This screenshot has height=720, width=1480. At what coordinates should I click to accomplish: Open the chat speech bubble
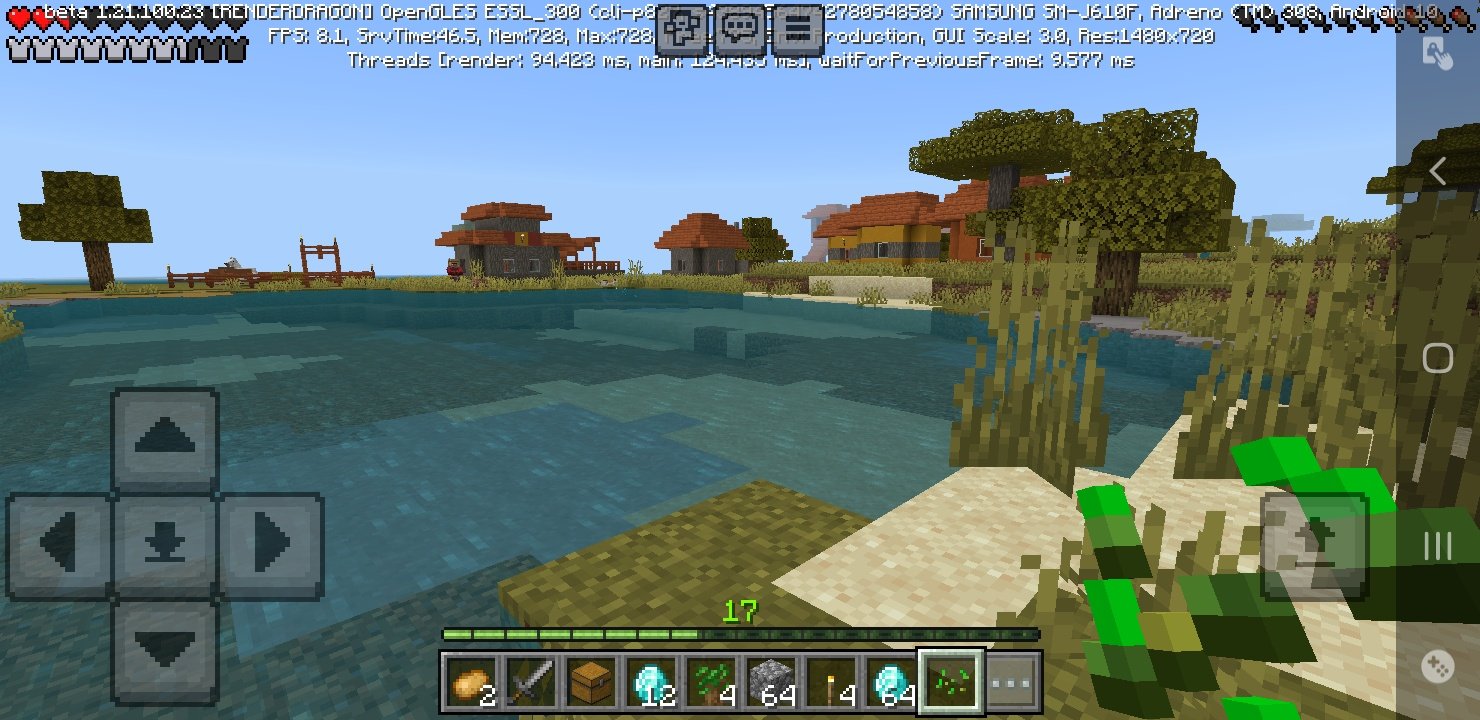[x=741, y=29]
